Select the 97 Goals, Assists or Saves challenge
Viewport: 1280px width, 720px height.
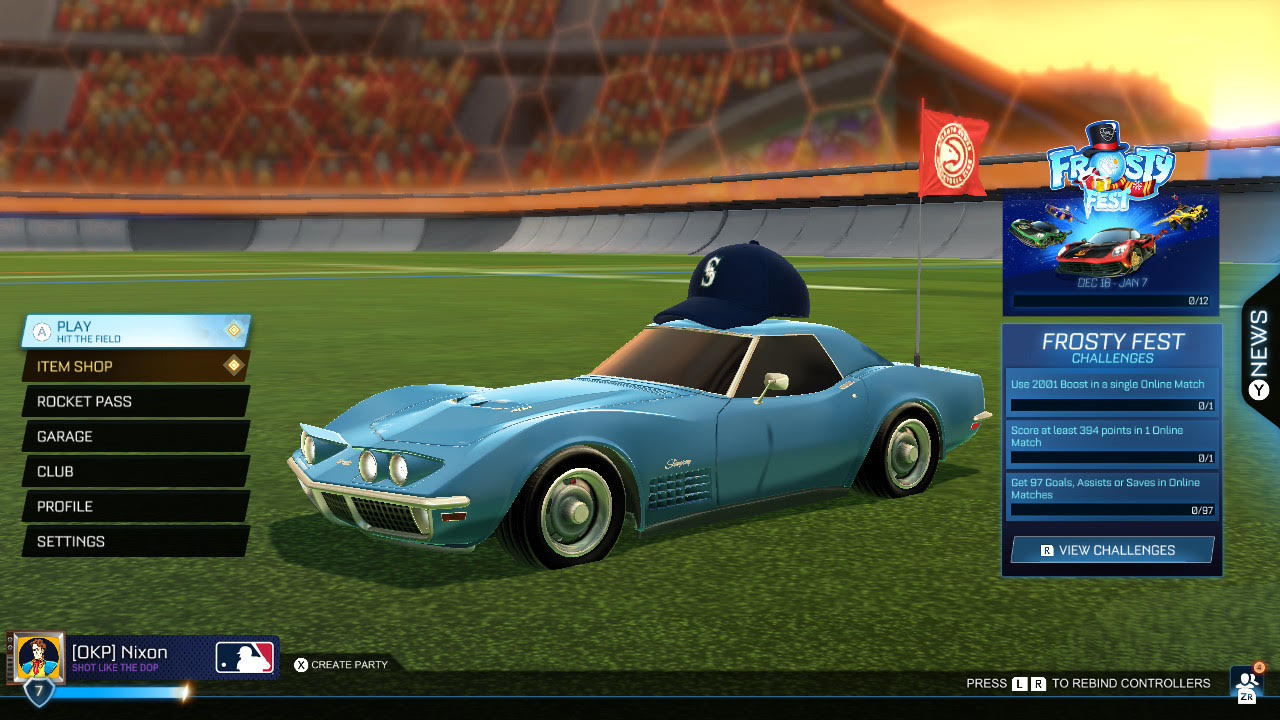pos(1111,495)
